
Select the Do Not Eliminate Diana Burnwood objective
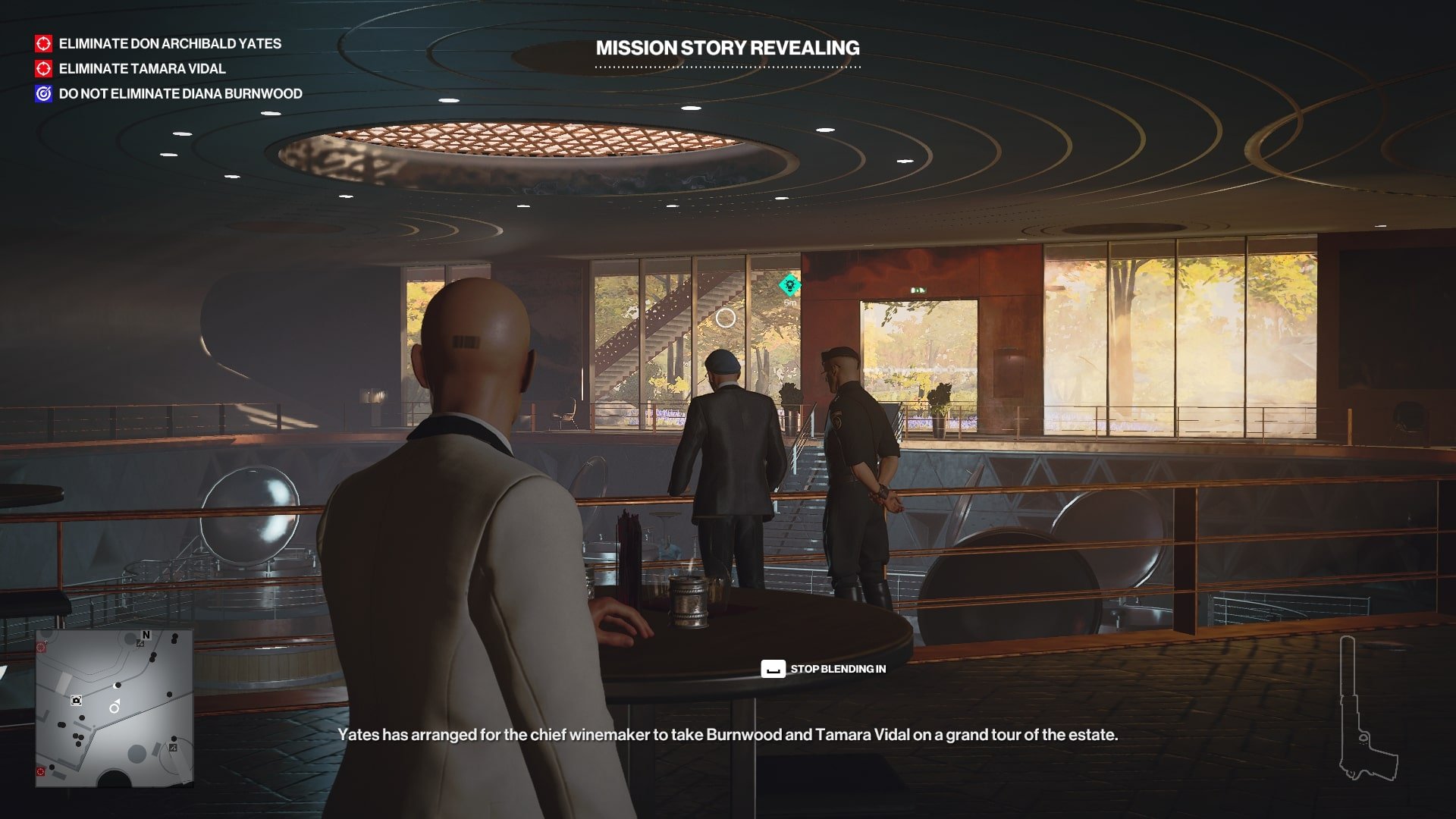(x=180, y=94)
